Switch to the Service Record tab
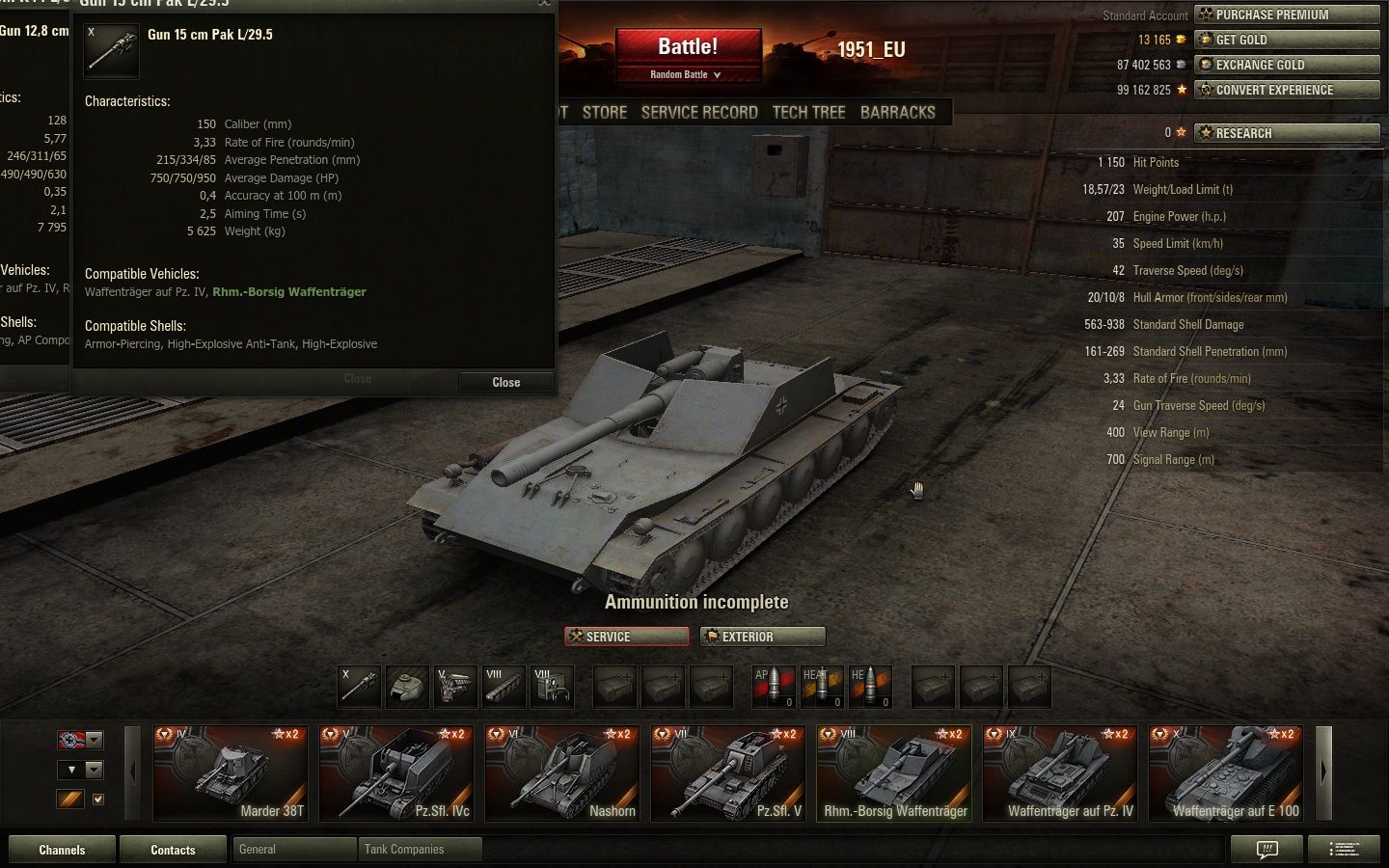Screen dimensions: 1389x868 (699, 112)
